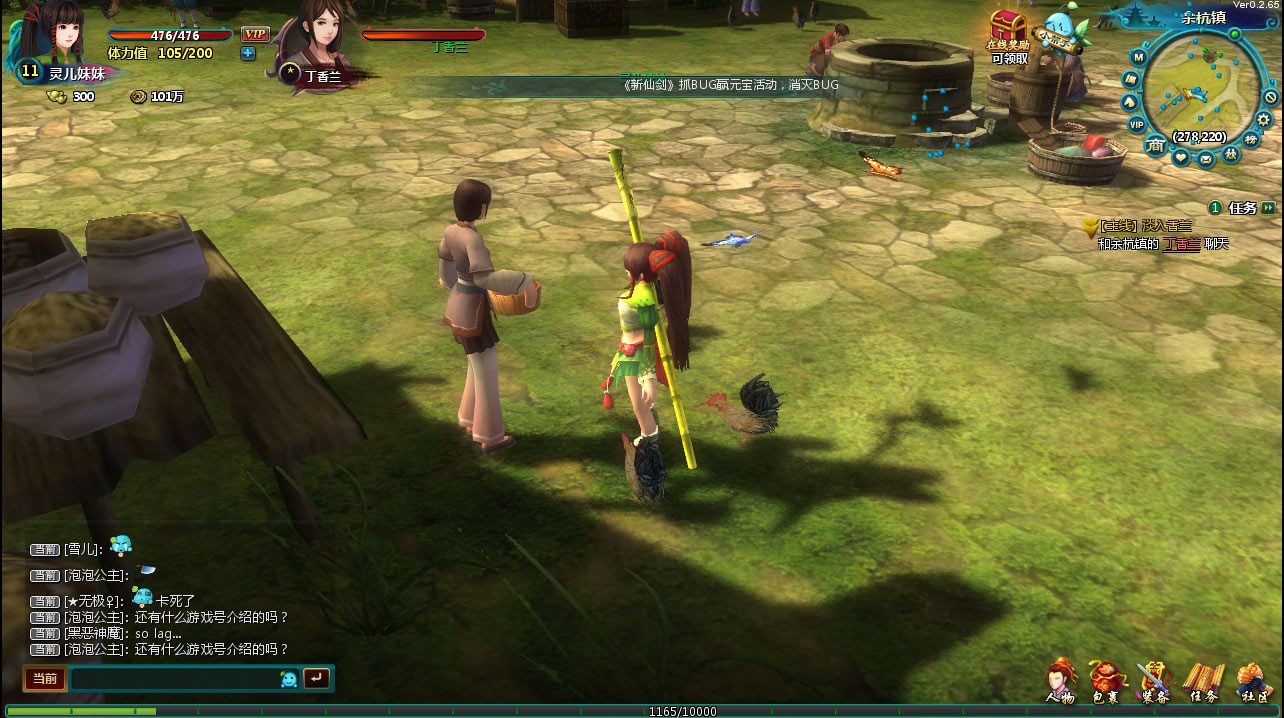Click the blue plus button under VIP badge

[248, 53]
